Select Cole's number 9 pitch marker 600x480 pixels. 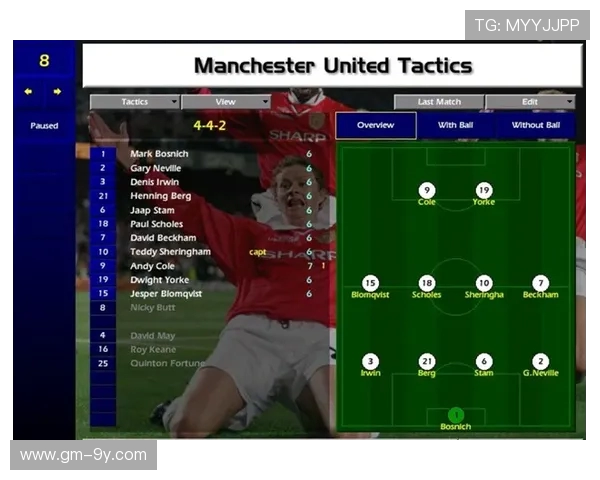point(427,190)
